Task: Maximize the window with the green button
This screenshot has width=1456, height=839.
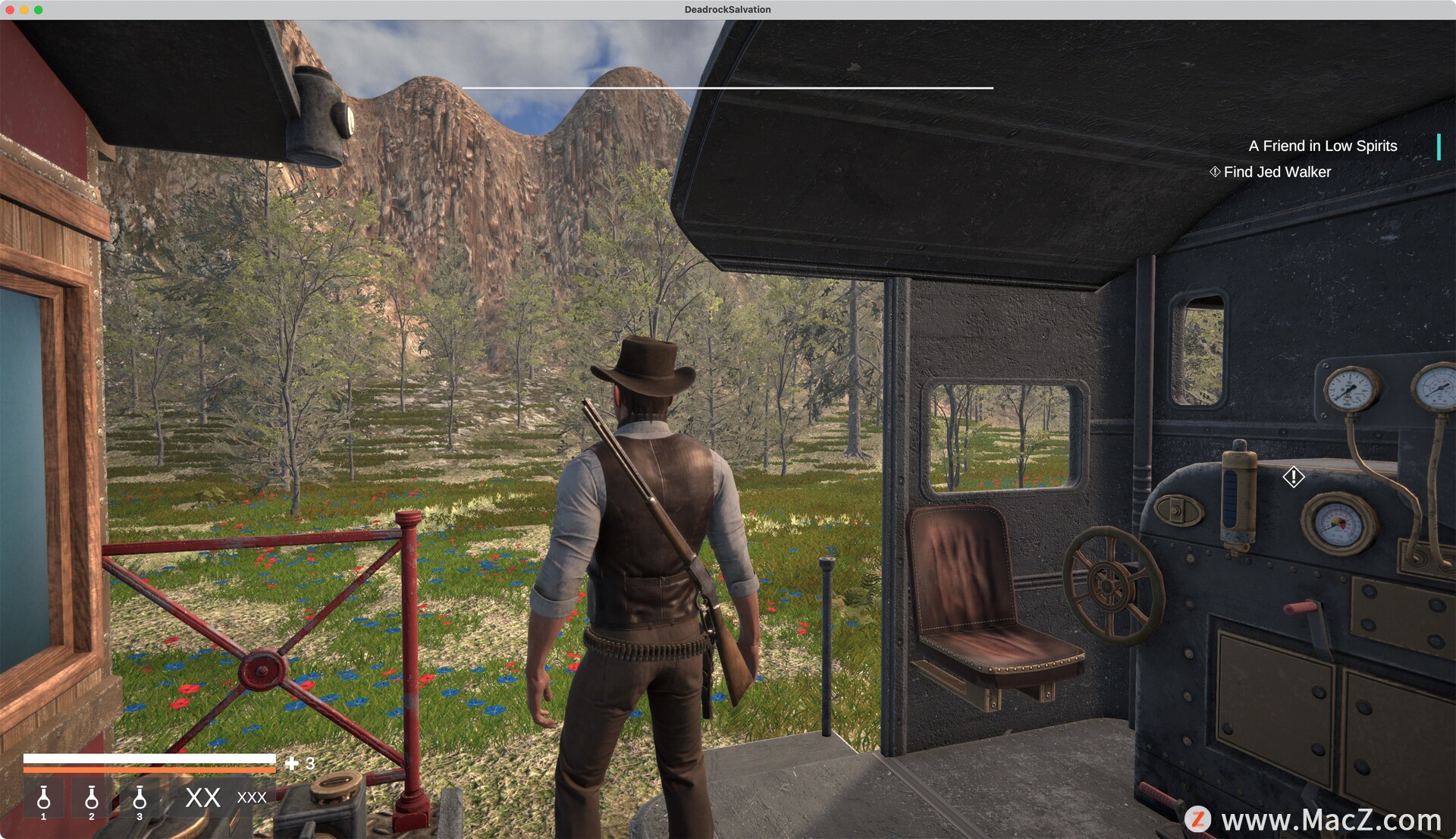Action: tap(39, 10)
